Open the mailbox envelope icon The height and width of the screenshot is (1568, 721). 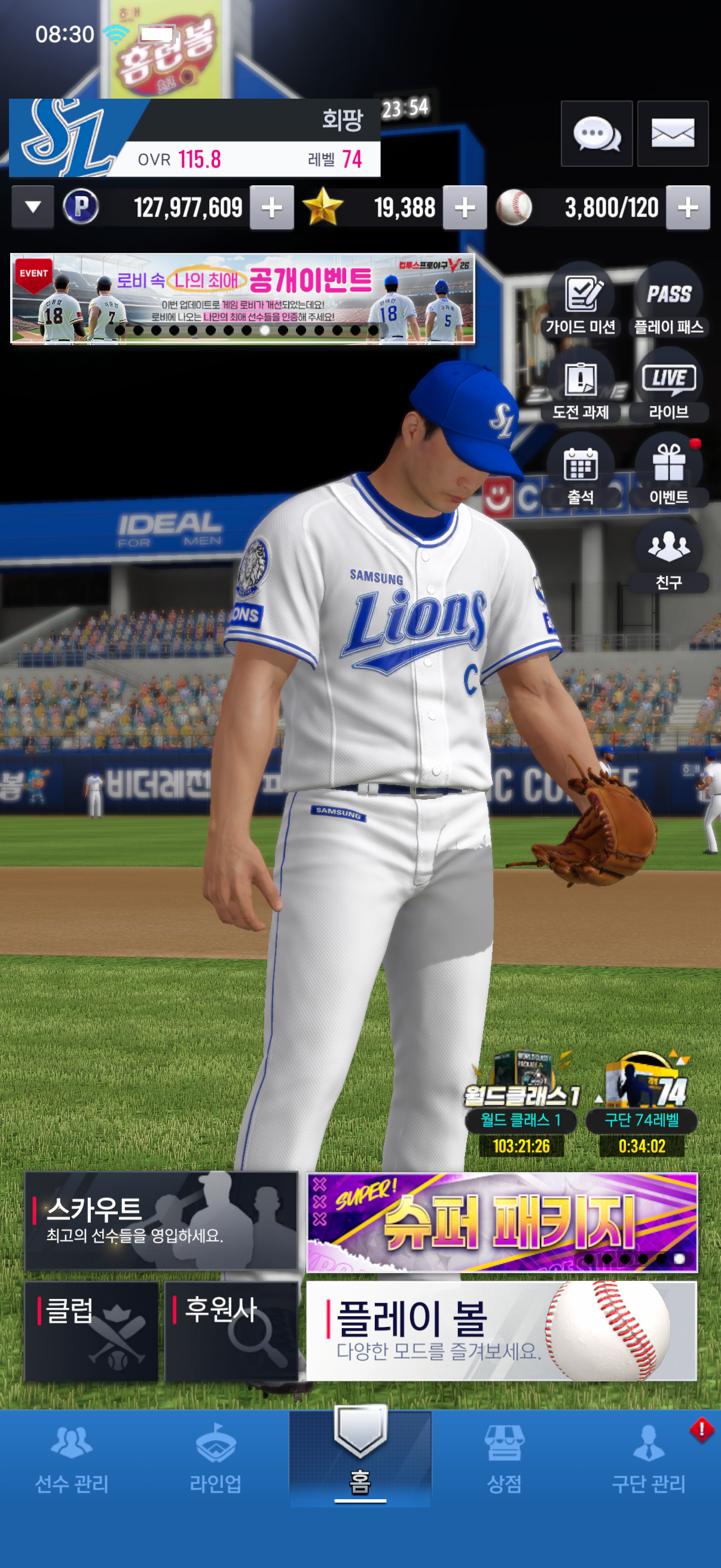tap(673, 133)
